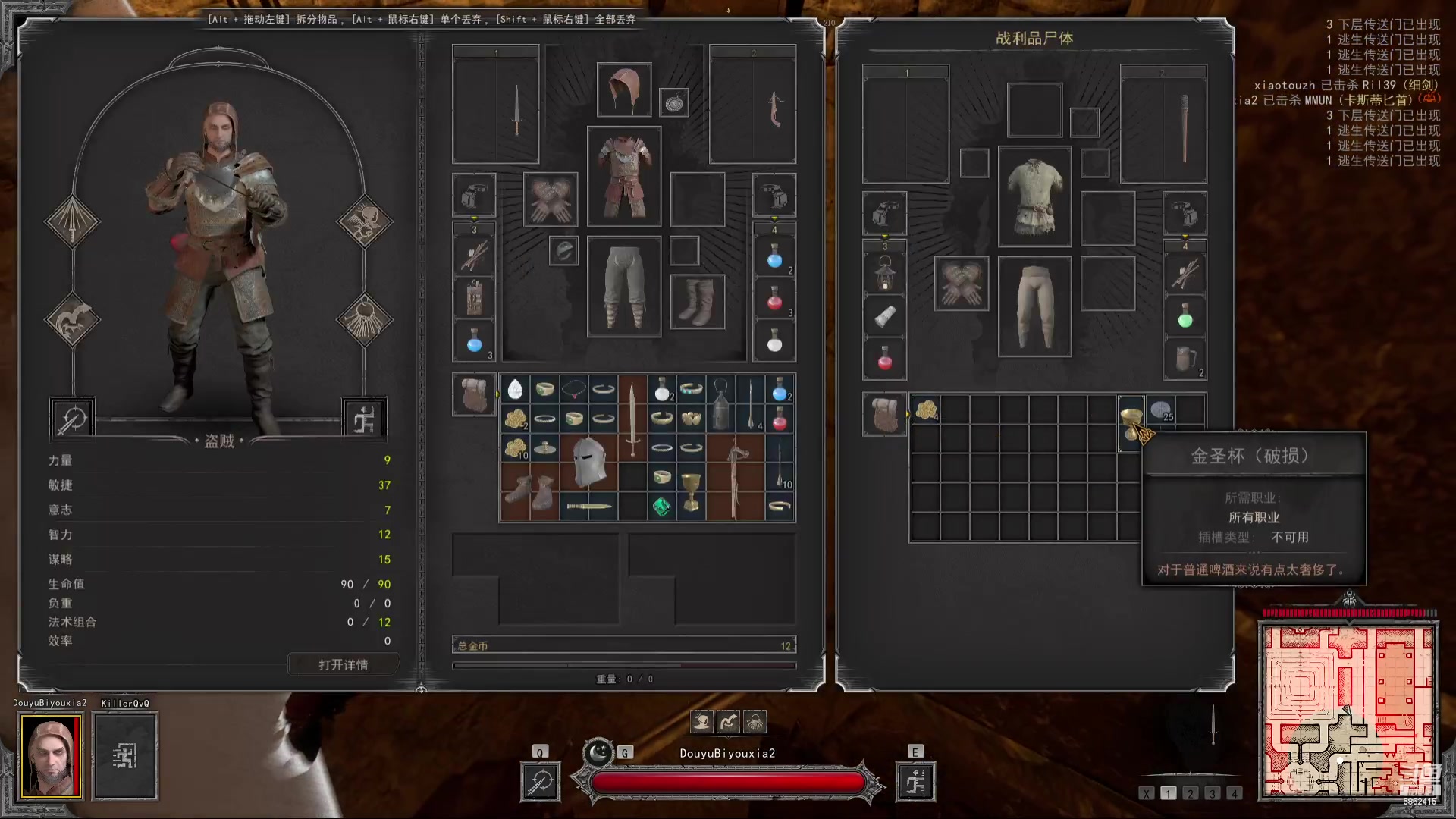Take the green potion from the corpse
1456x819 pixels.
pyautogui.click(x=1185, y=319)
